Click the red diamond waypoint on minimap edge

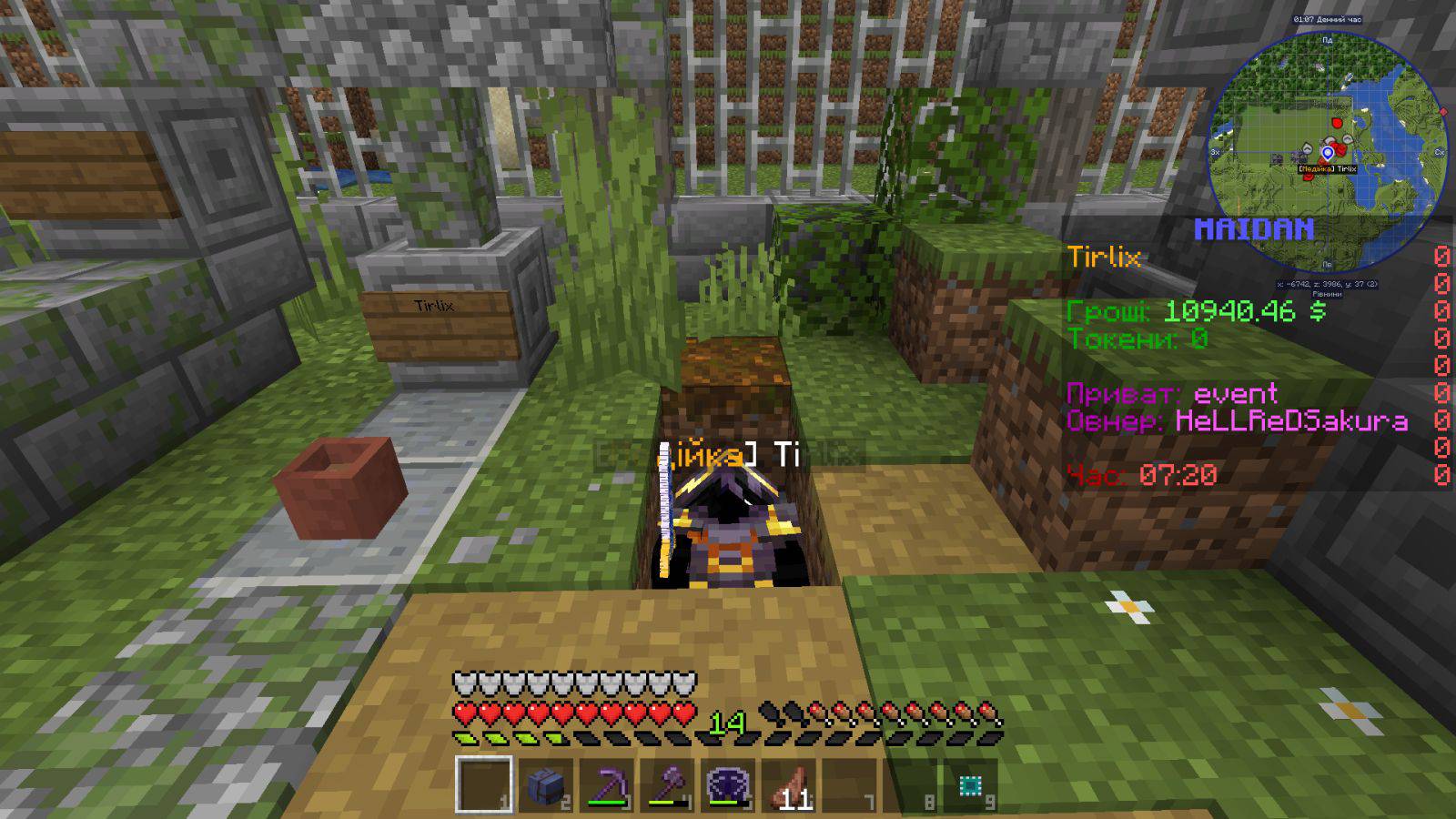[x=1442, y=112]
